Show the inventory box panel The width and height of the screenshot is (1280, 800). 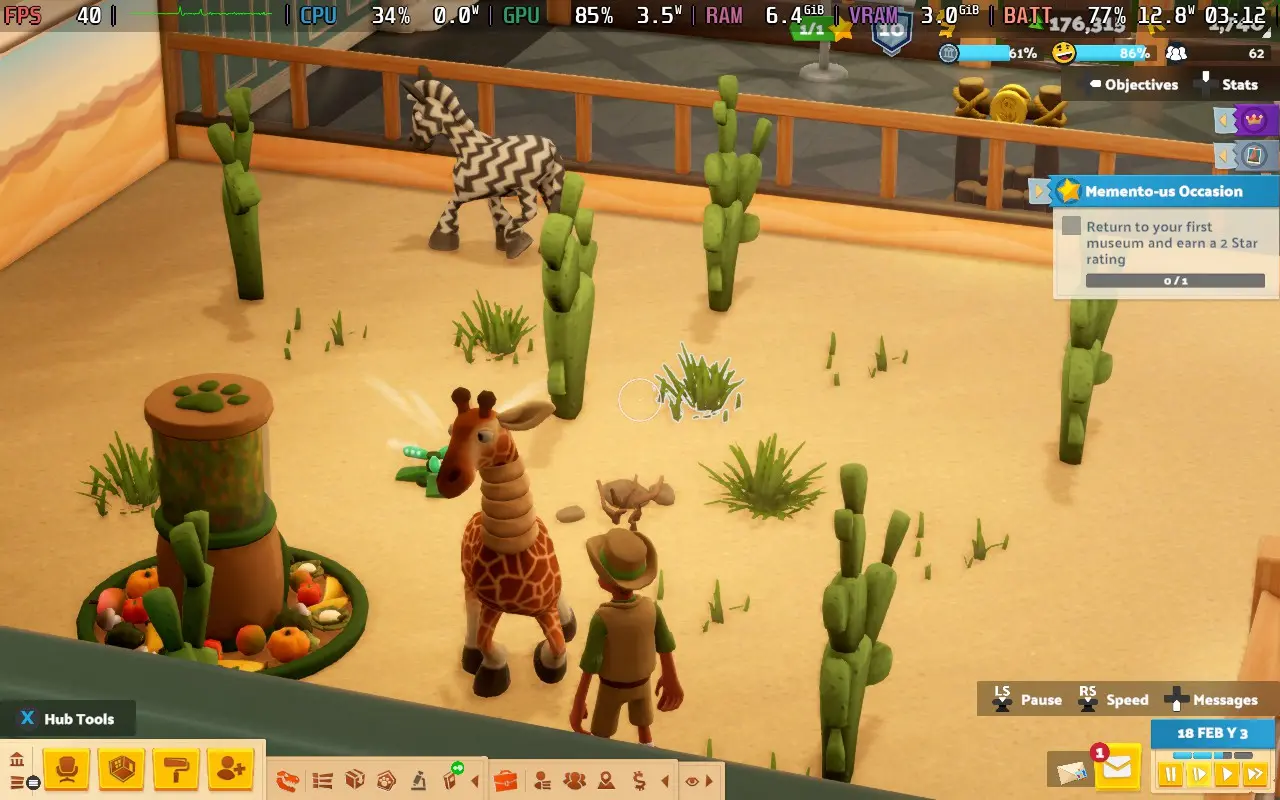[x=354, y=780]
